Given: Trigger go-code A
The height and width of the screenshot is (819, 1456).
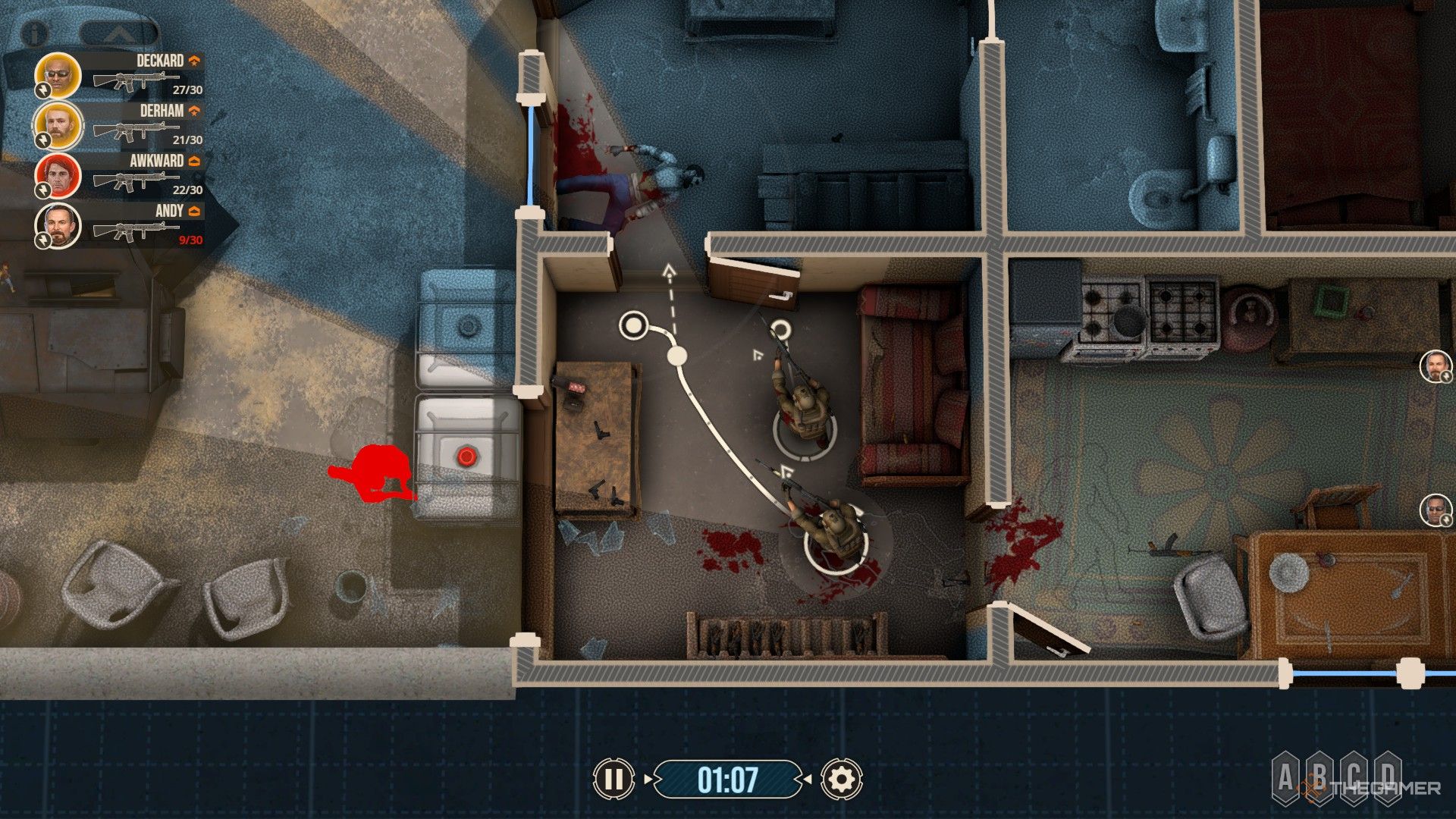Looking at the screenshot, I should coord(1285,777).
